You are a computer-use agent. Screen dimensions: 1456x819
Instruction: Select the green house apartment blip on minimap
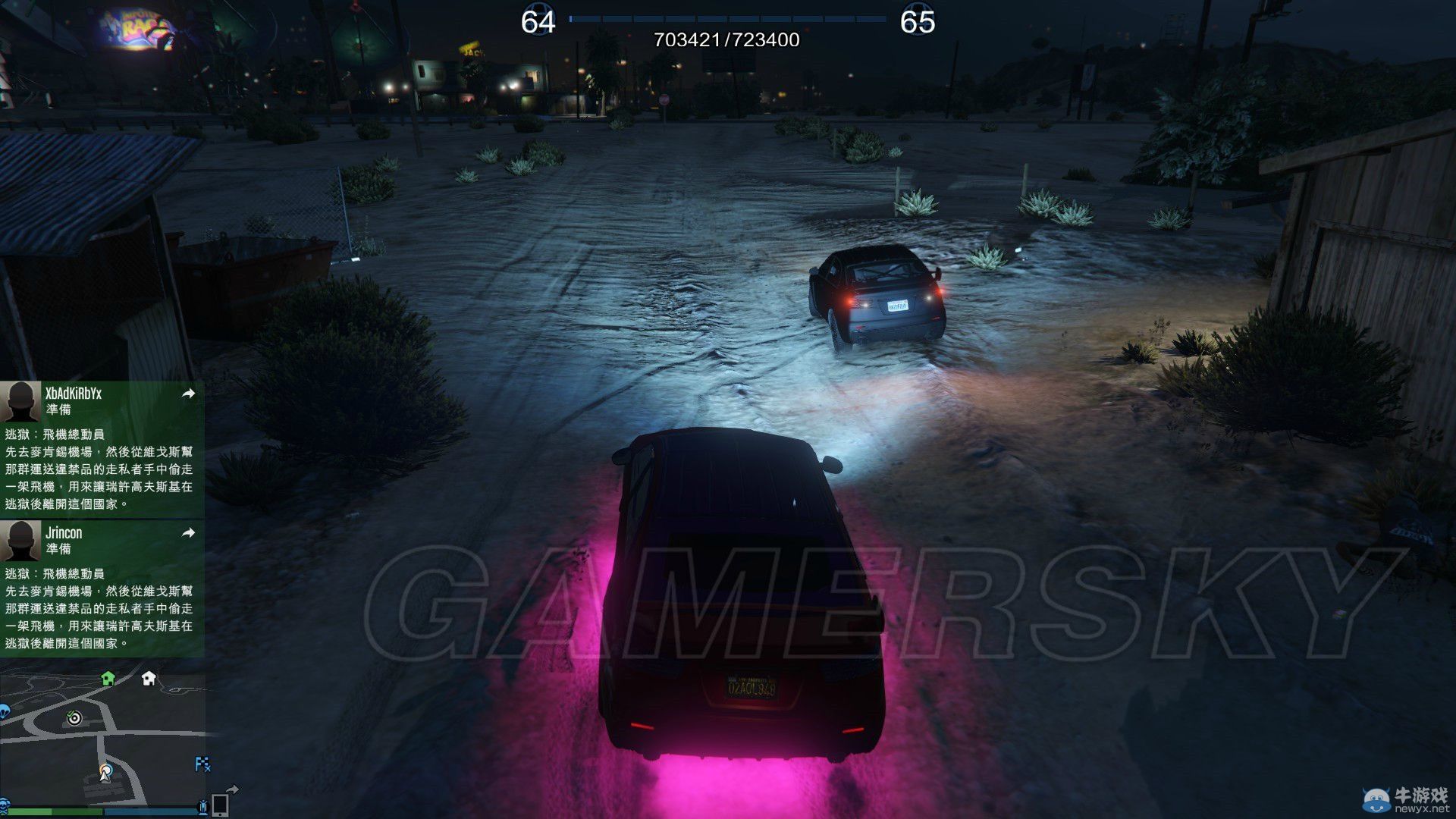click(x=108, y=679)
